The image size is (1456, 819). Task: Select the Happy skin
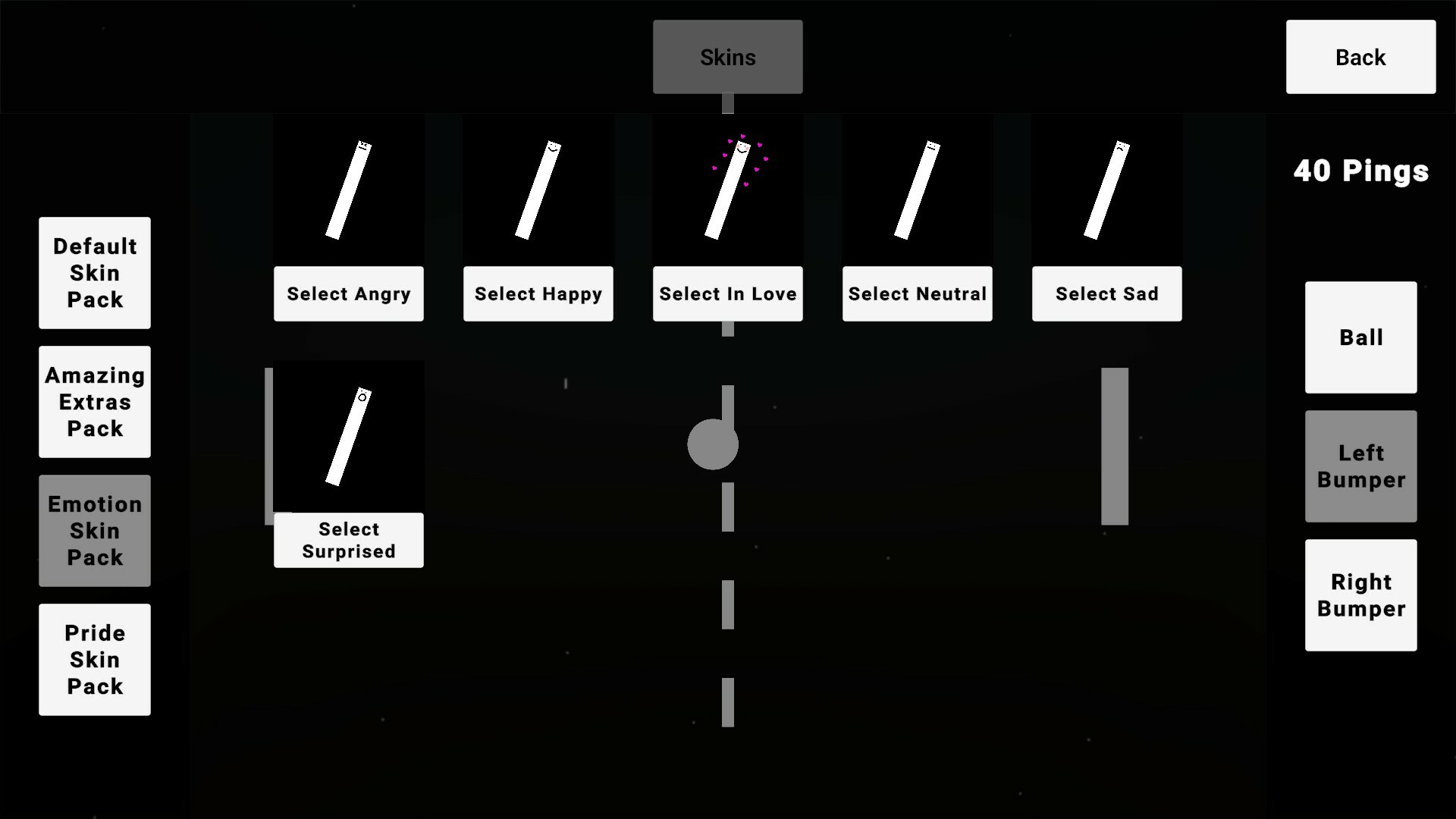[538, 293]
